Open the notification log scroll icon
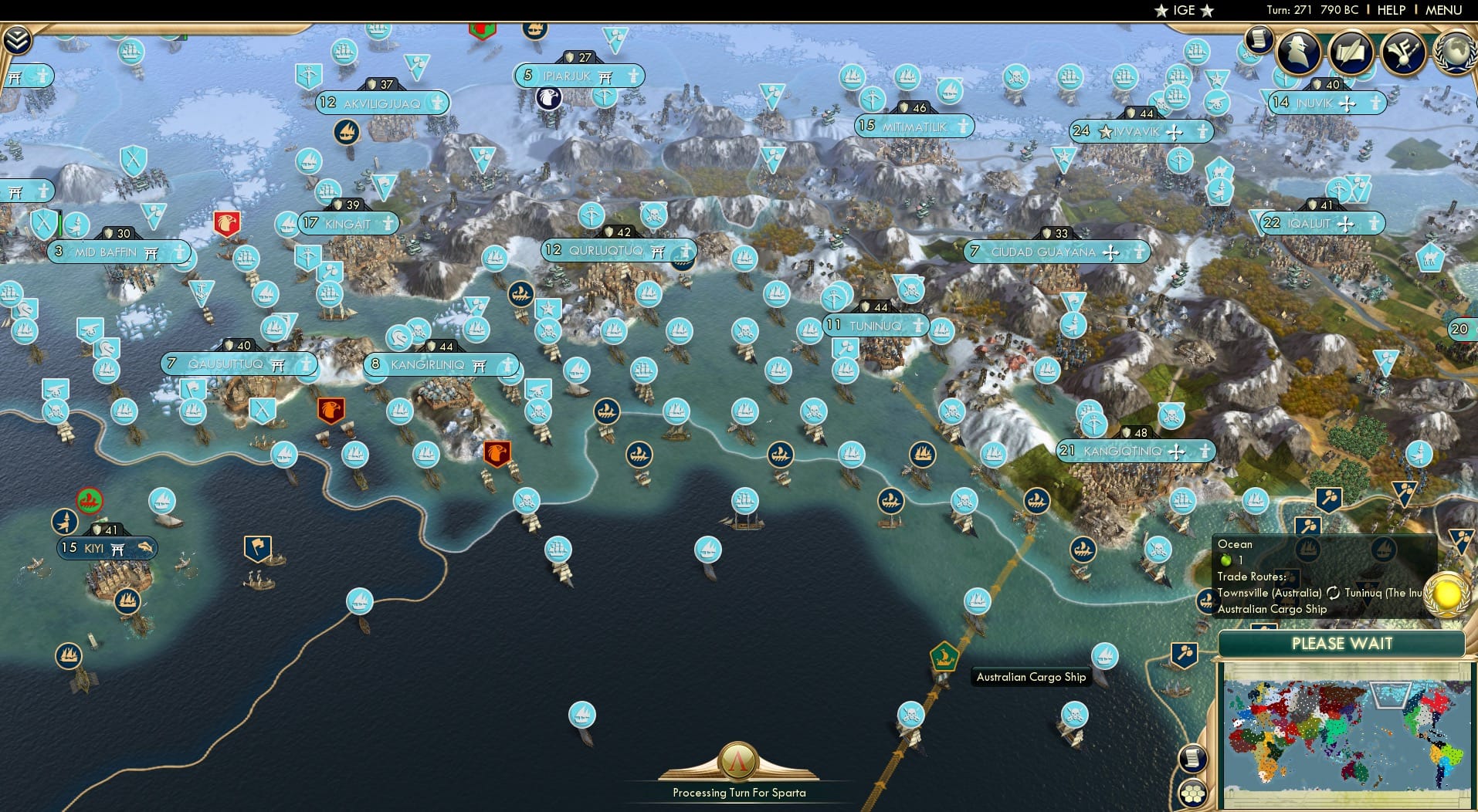The width and height of the screenshot is (1478, 812). [x=1259, y=40]
